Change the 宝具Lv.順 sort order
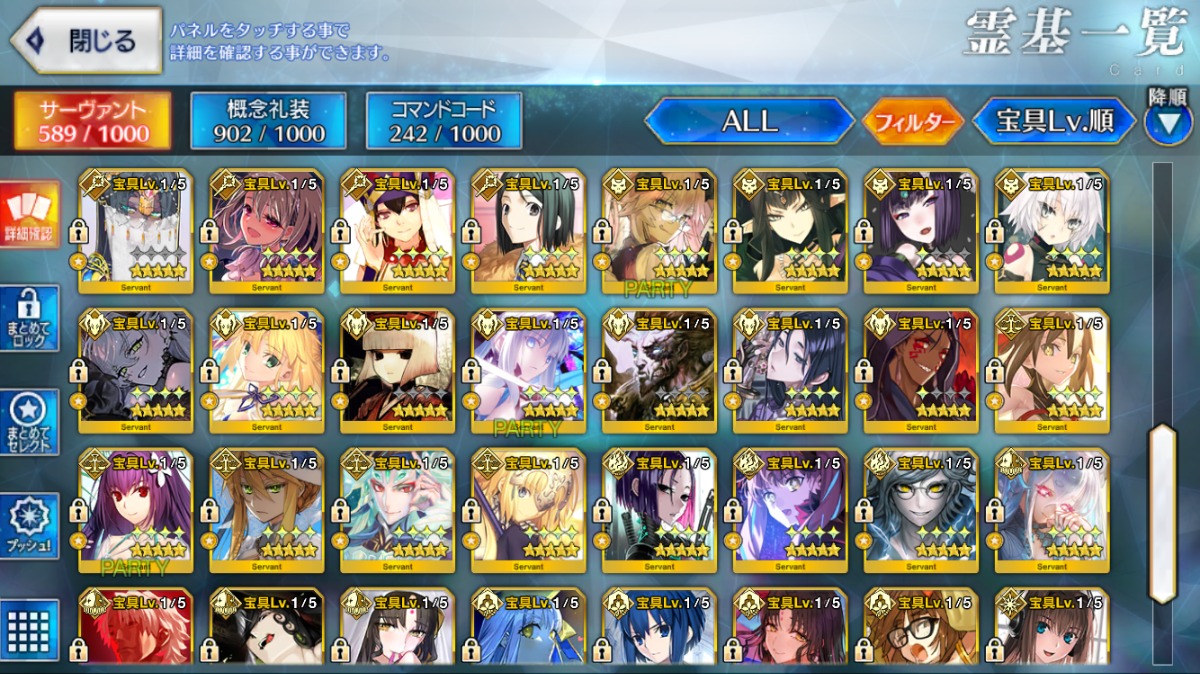Viewport: 1200px width, 674px height. [x=1054, y=121]
